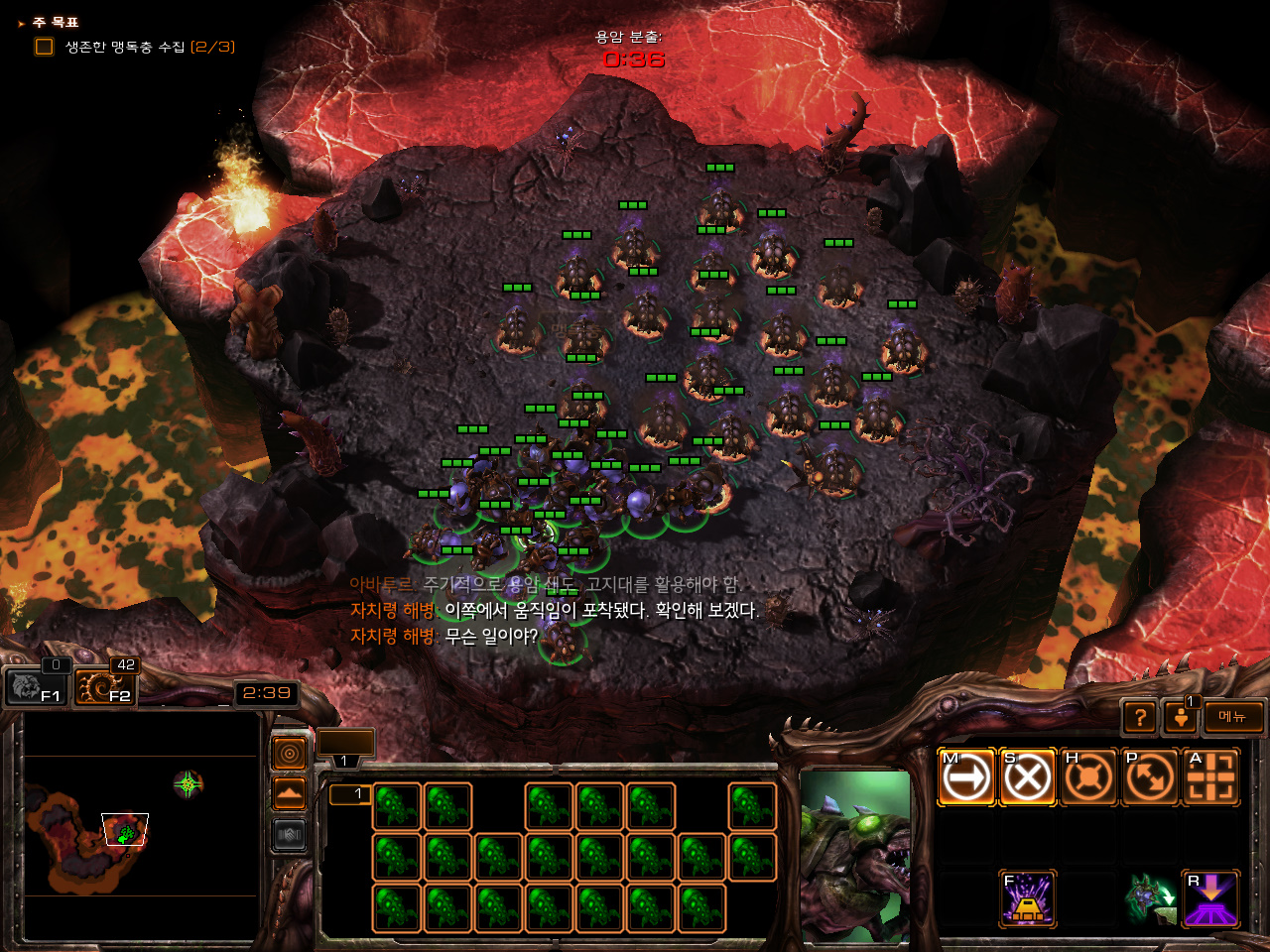Viewport: 1270px width, 952px height.
Task: Activate the Hold Position command
Action: (1088, 776)
